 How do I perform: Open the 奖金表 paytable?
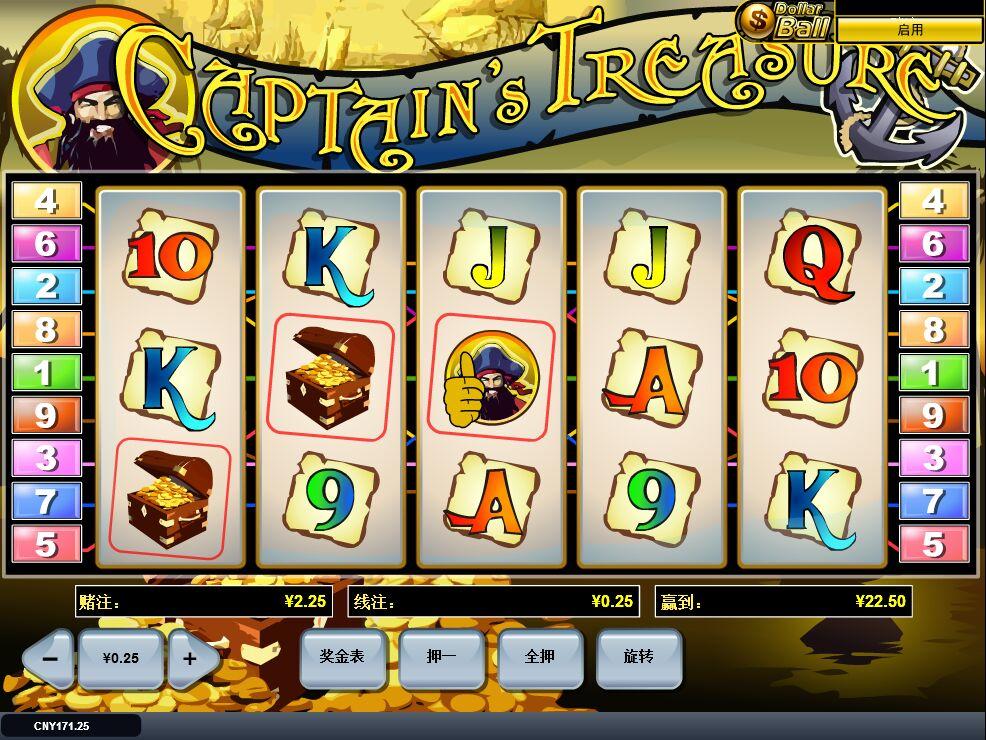[342, 657]
